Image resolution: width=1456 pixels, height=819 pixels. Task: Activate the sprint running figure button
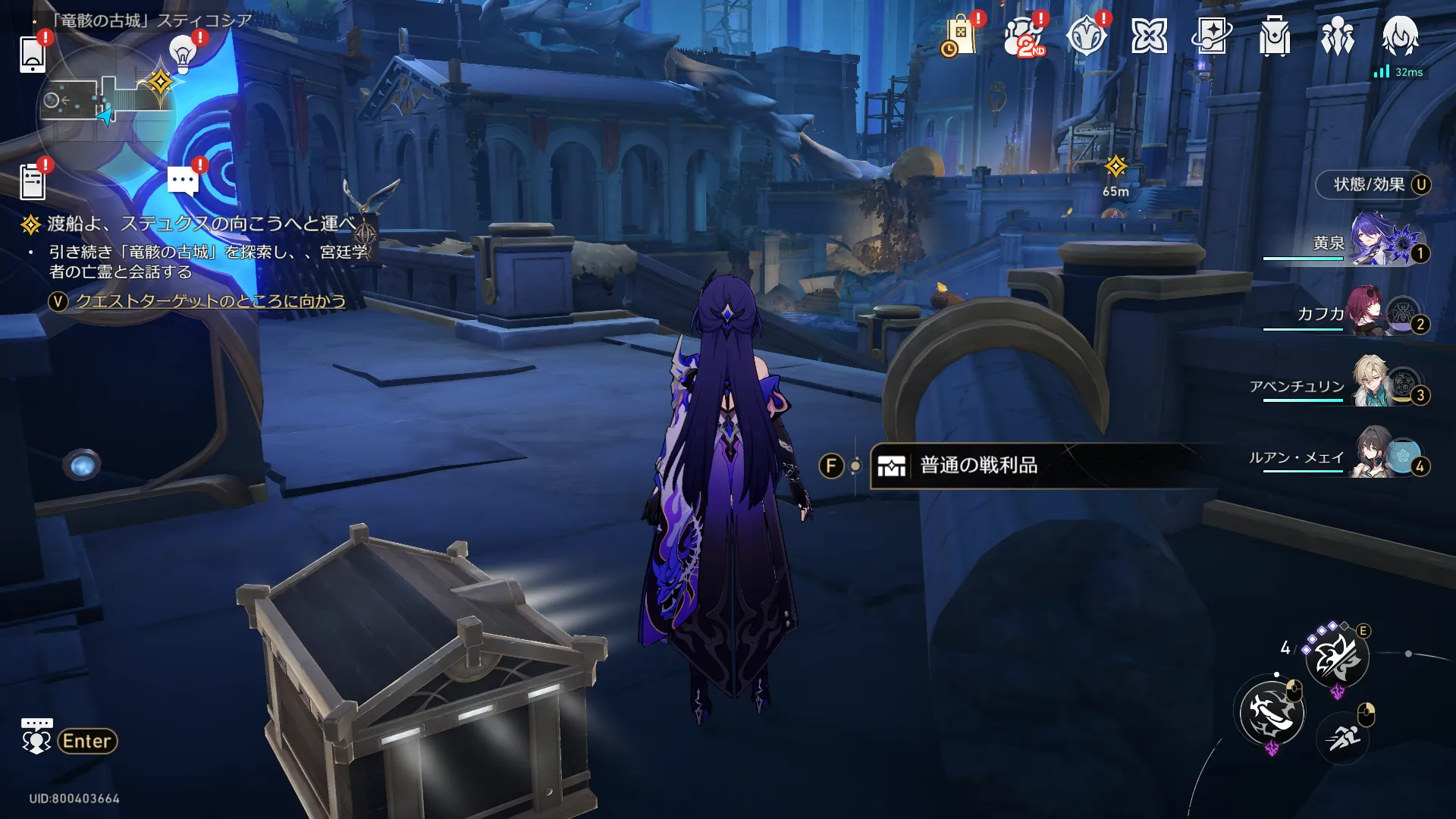1343,736
